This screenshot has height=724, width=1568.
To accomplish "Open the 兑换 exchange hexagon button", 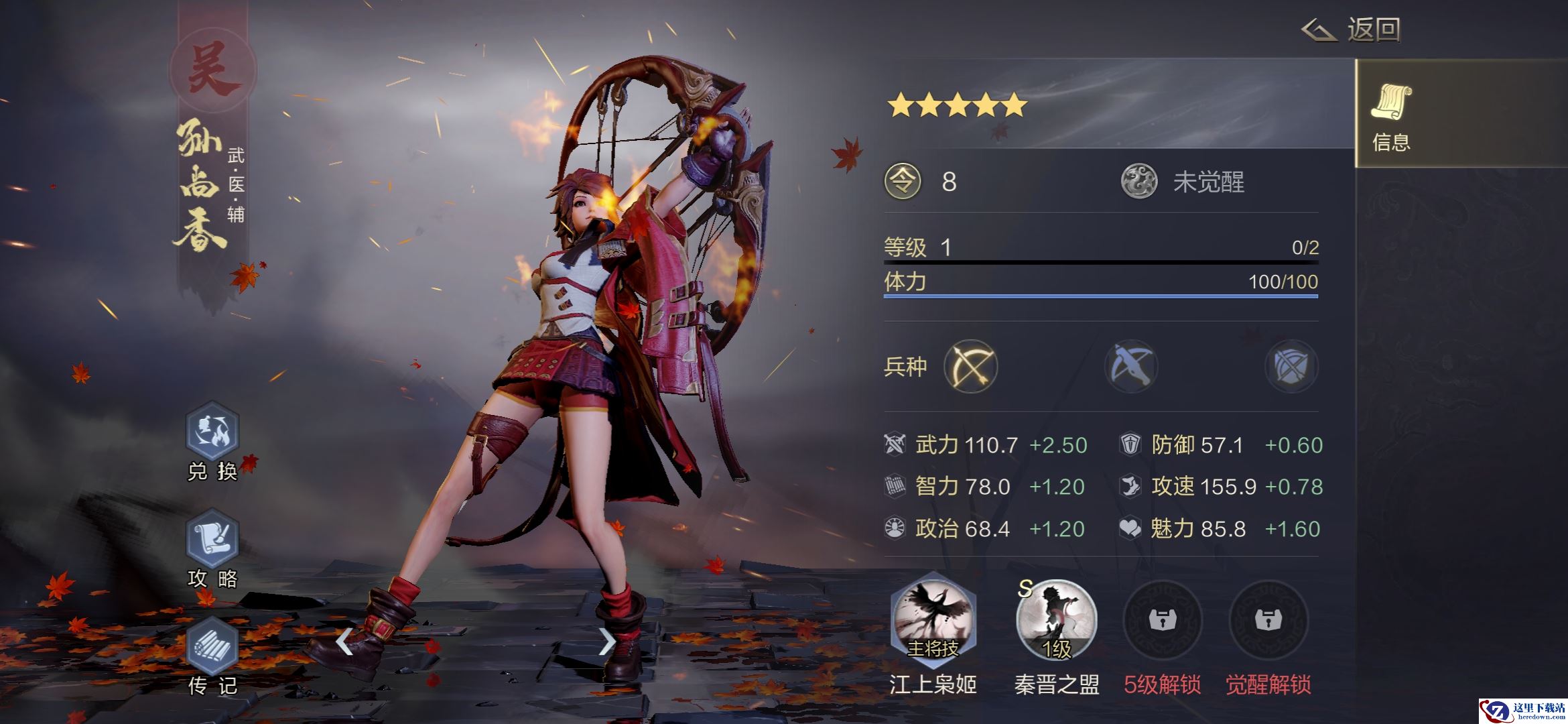I will (212, 432).
